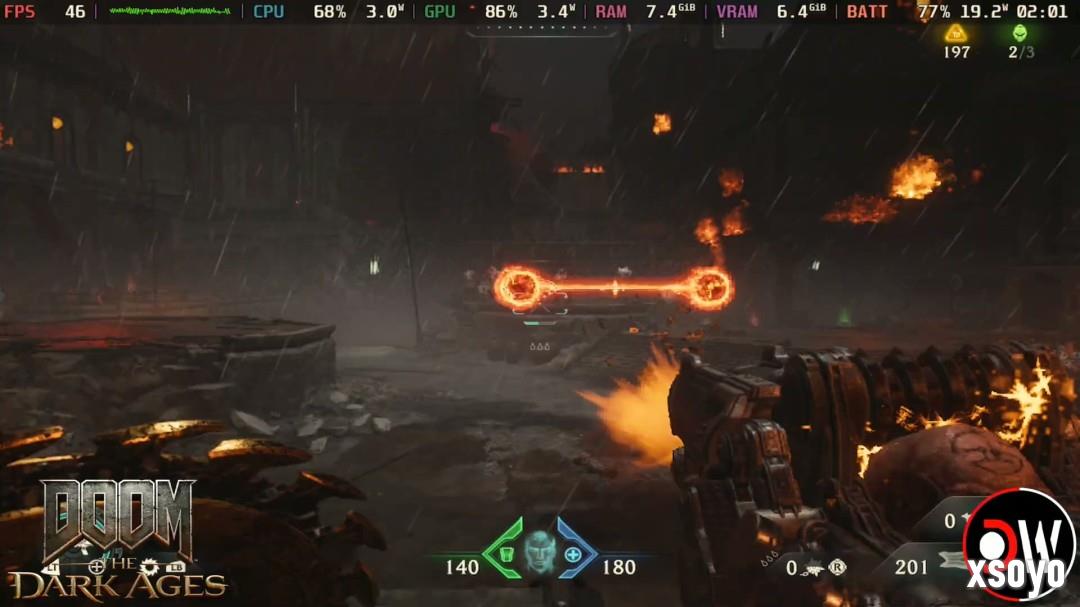1080x607 pixels.
Task: Click the green Slayer helmet lives icon
Action: tap(1020, 32)
